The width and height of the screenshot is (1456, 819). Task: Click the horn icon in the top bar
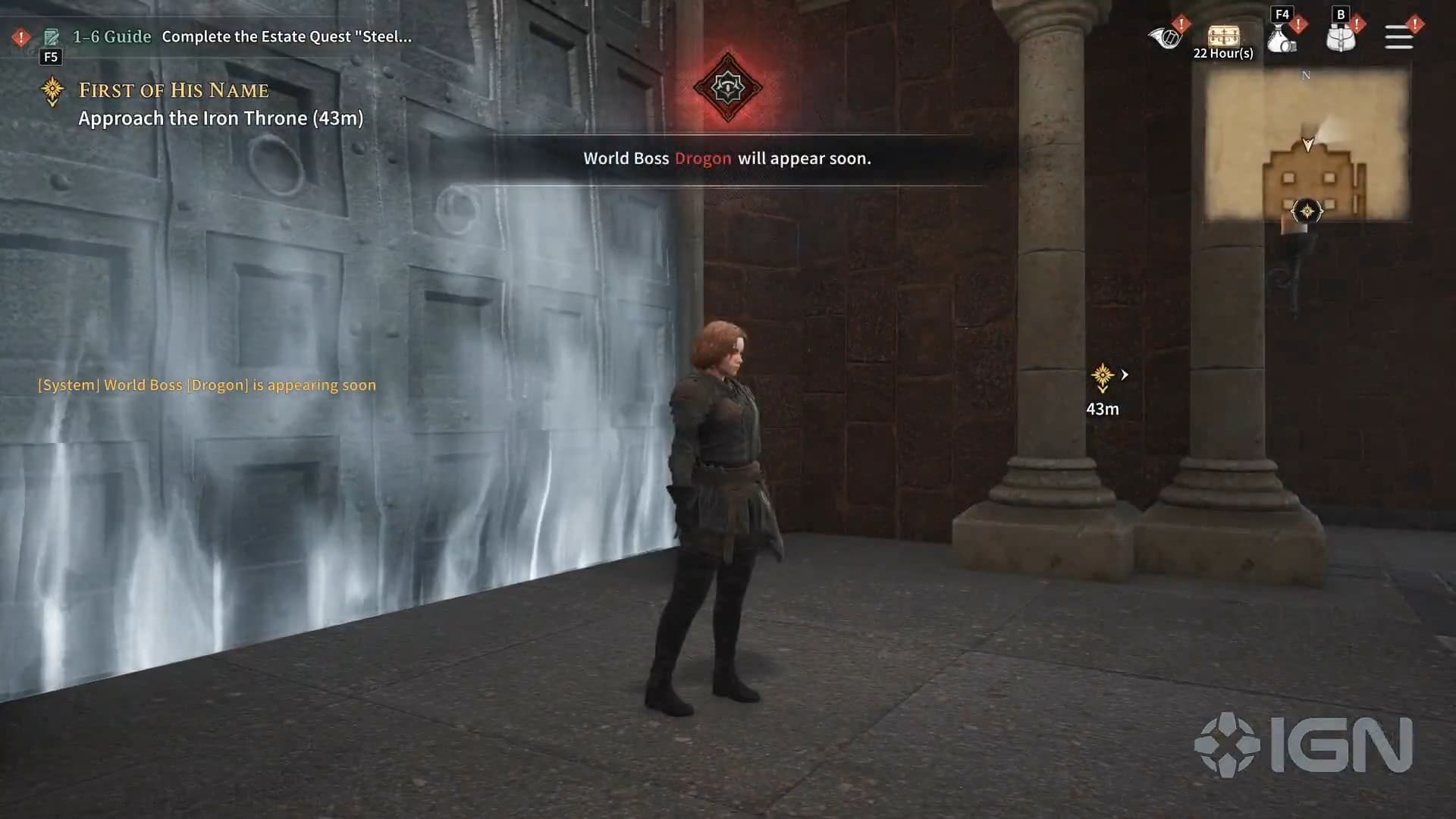point(1165,36)
